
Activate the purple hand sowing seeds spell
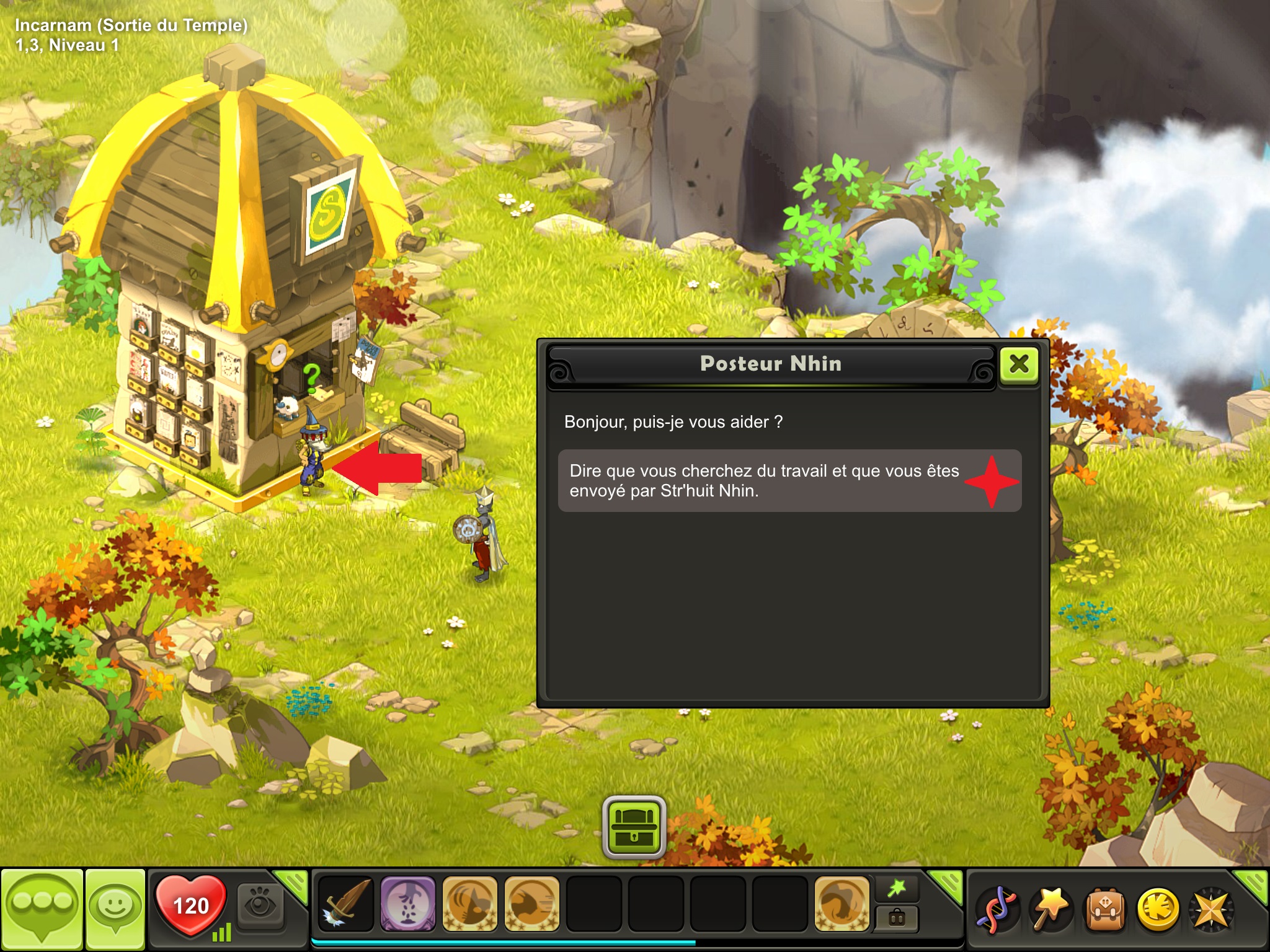click(x=407, y=904)
